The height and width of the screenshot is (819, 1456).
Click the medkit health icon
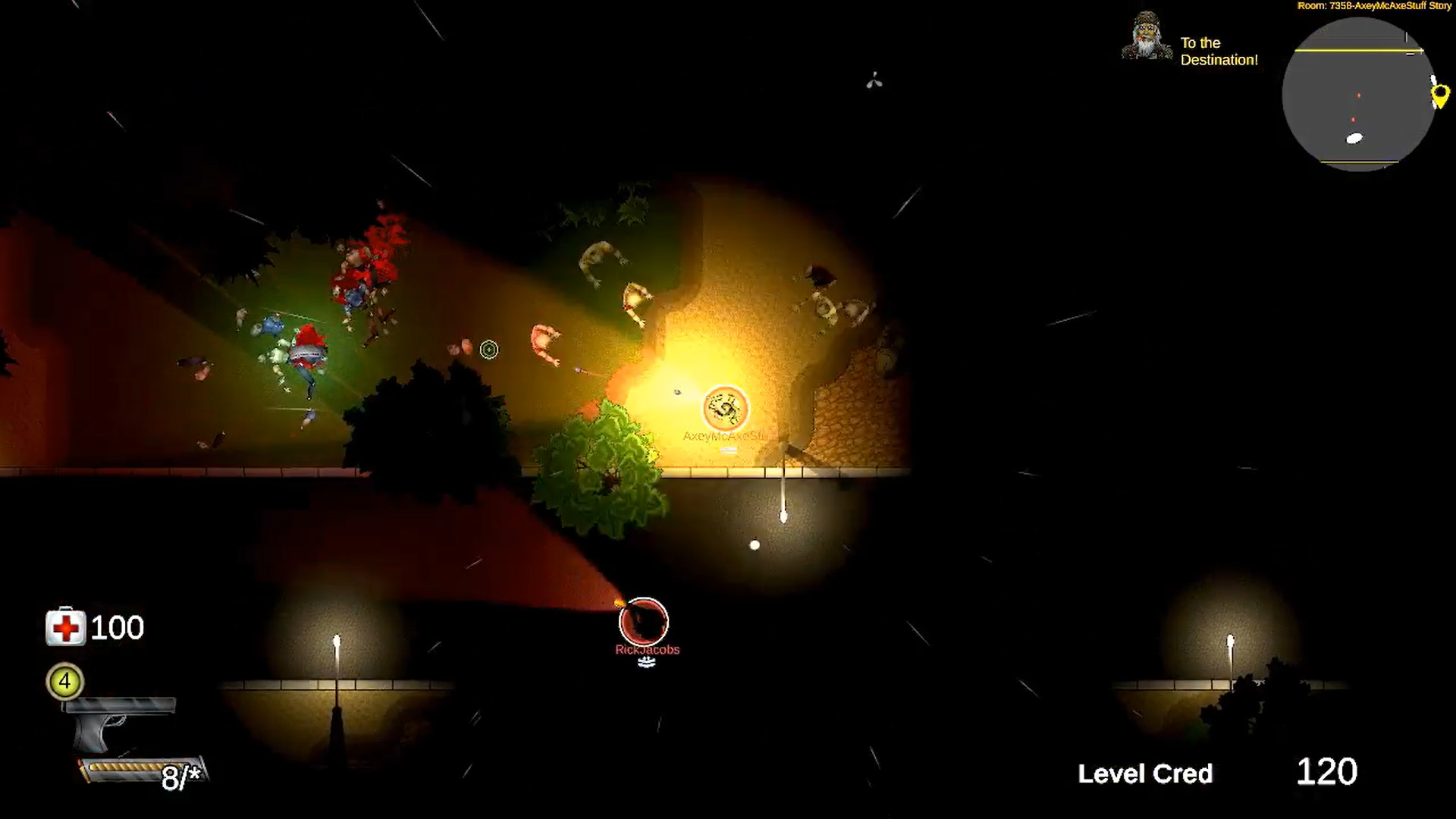64,628
